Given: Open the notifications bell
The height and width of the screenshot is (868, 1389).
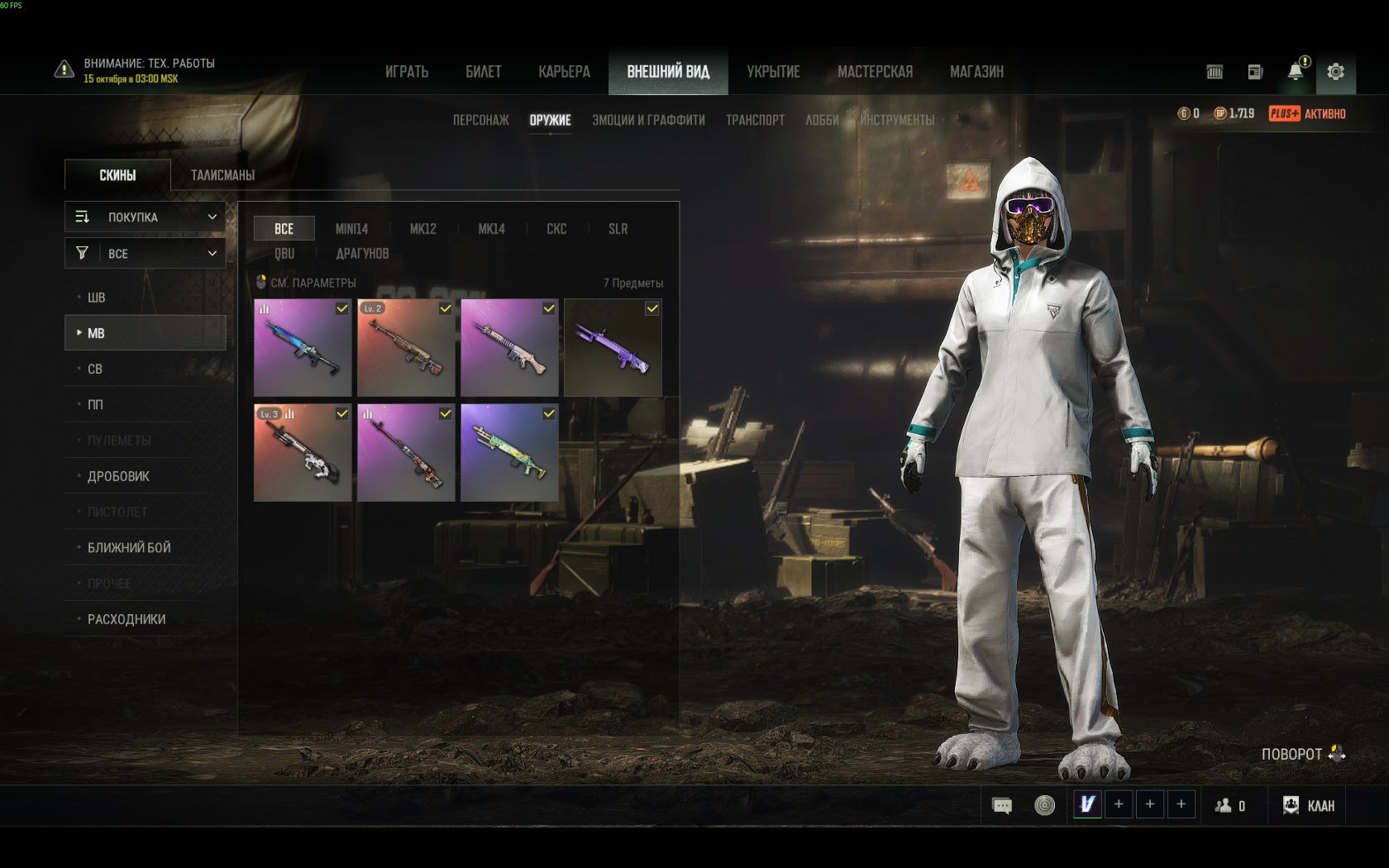Looking at the screenshot, I should pyautogui.click(x=1296, y=72).
